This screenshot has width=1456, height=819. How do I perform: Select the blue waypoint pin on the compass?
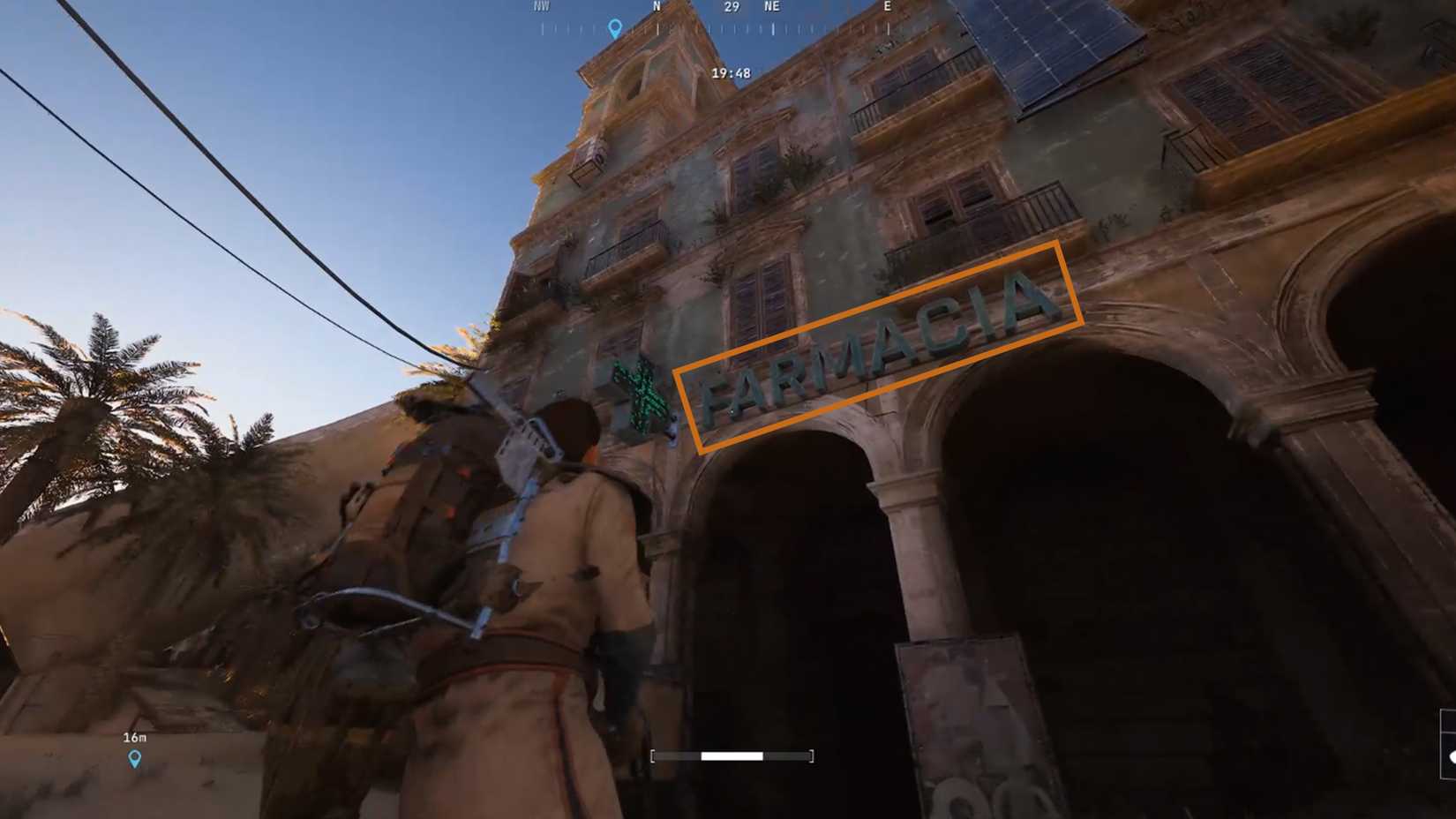tap(612, 26)
